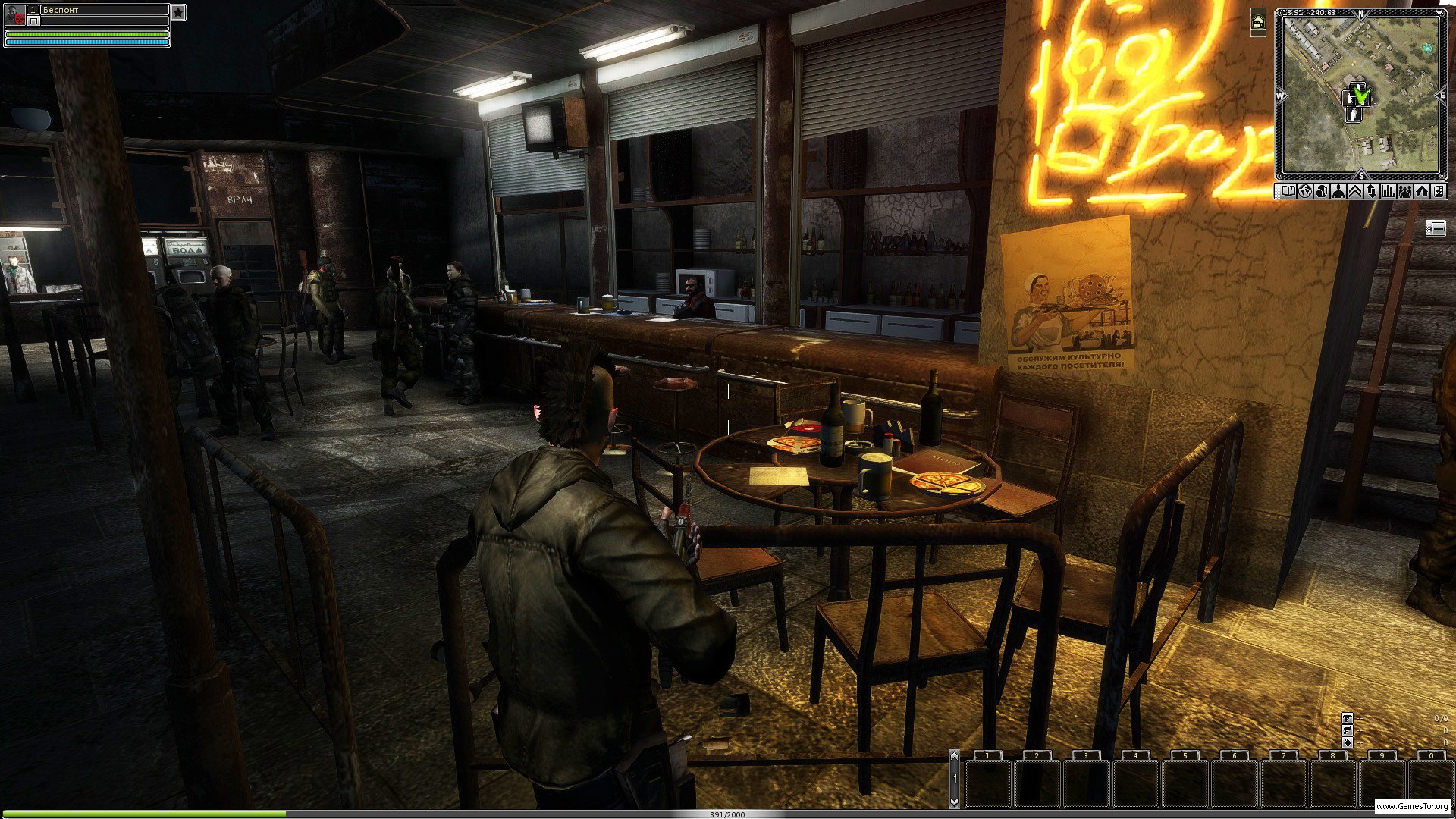Viewport: 1456px width, 819px height.
Task: Click the up-down arrows exchange icon
Action: tap(1372, 192)
